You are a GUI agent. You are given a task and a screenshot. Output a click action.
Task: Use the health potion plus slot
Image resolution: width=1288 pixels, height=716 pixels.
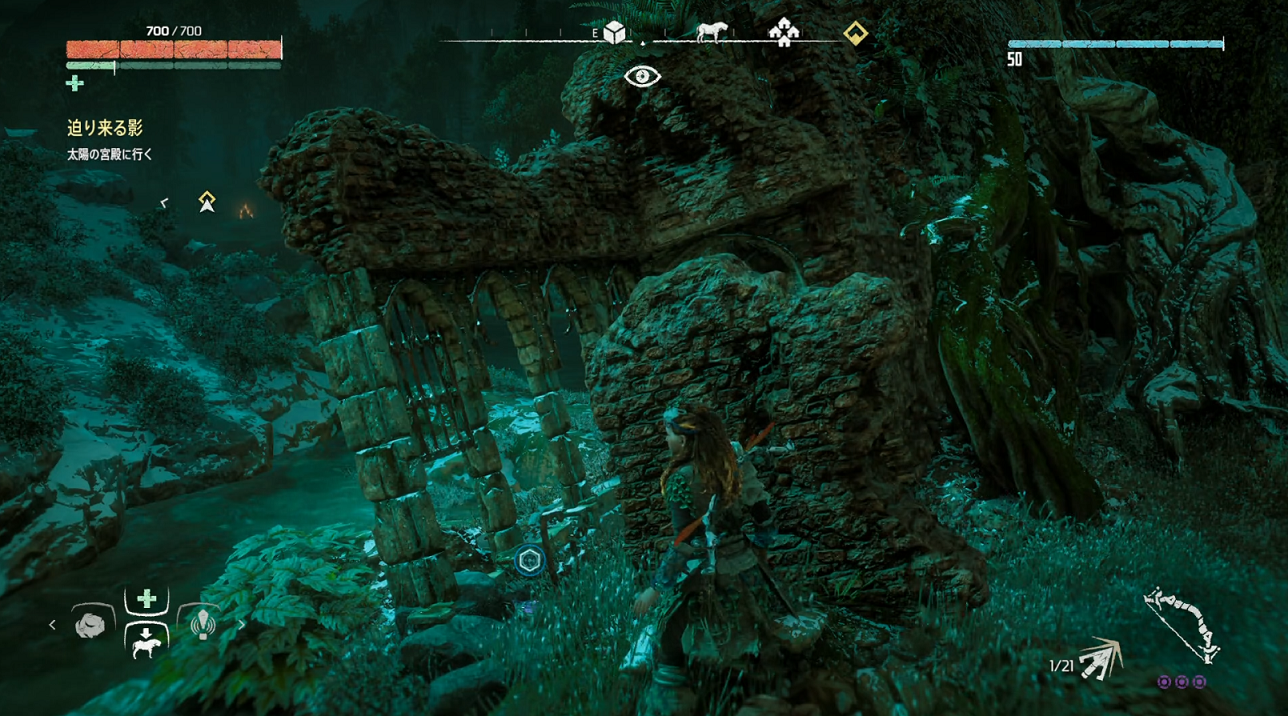[146, 599]
